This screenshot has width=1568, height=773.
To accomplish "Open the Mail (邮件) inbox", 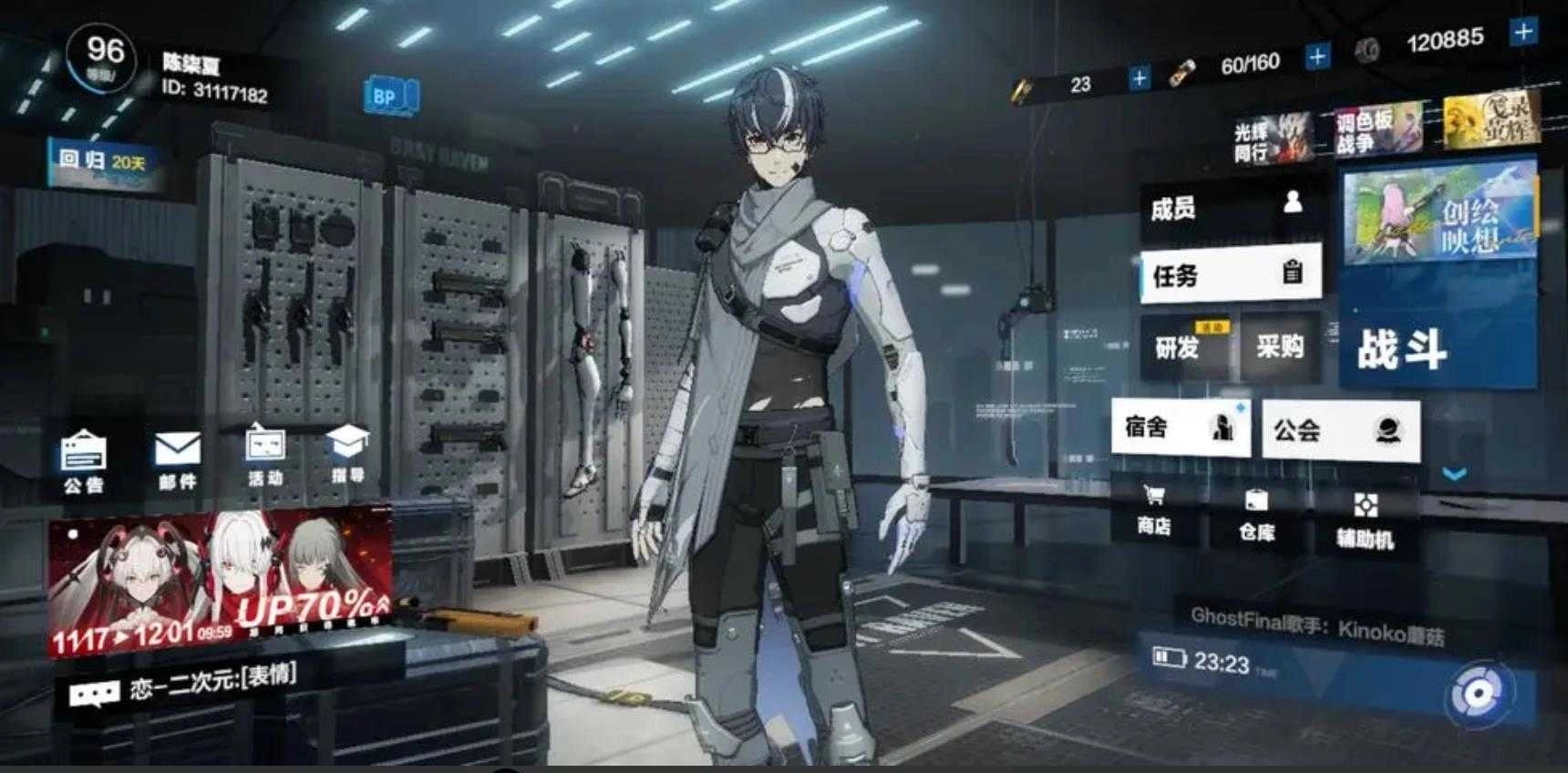I will (x=180, y=465).
